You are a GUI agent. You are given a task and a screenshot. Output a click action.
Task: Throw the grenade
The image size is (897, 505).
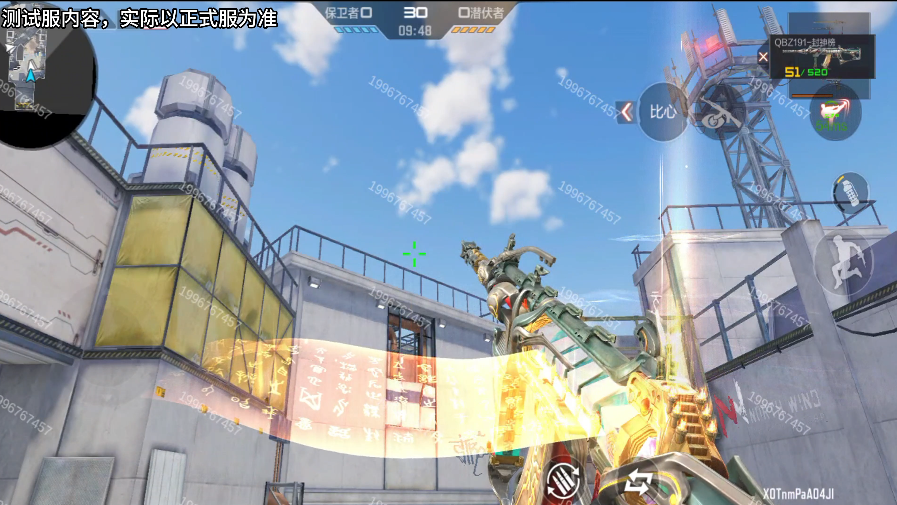849,191
